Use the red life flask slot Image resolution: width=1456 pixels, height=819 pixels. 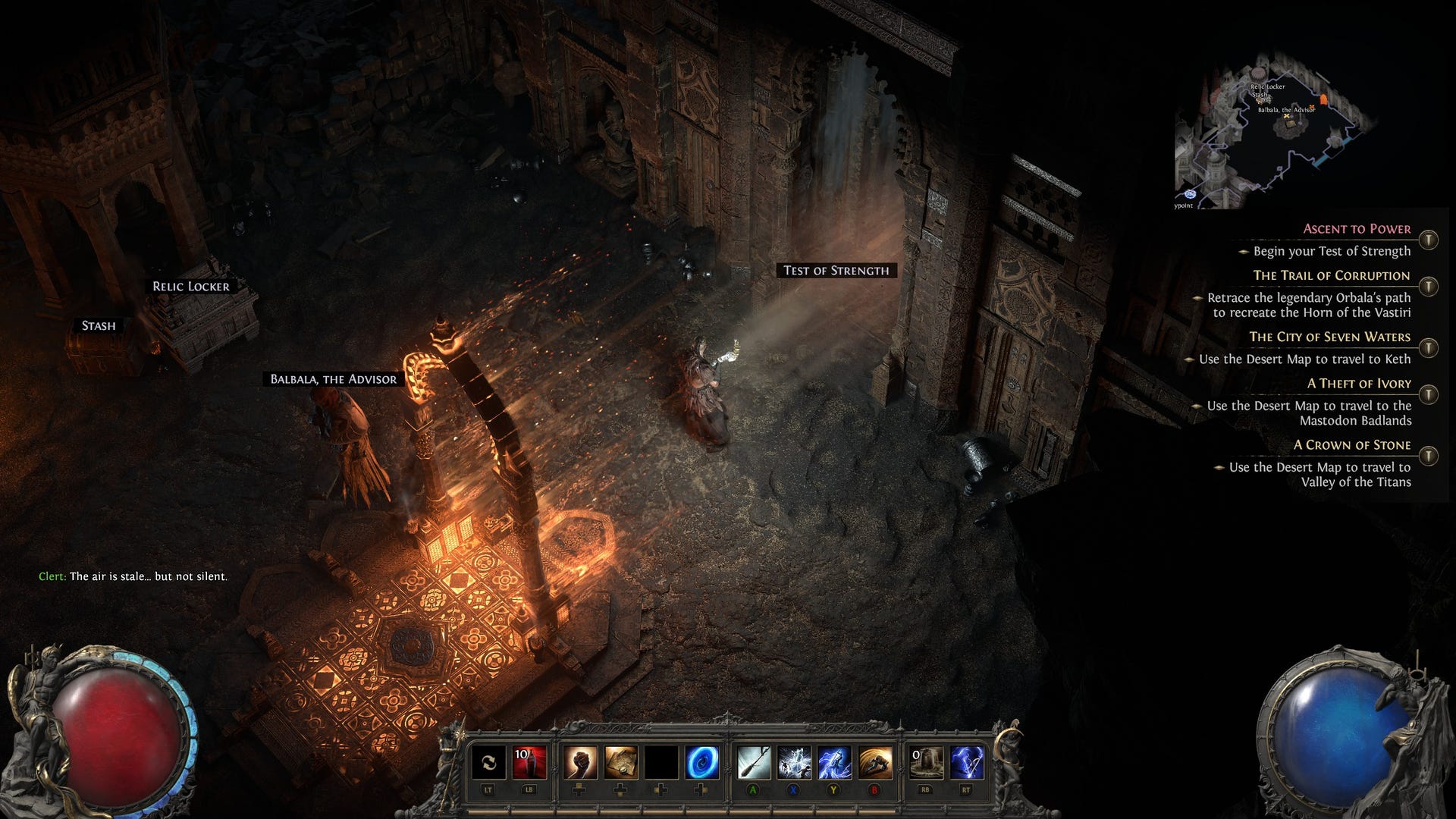(x=529, y=762)
